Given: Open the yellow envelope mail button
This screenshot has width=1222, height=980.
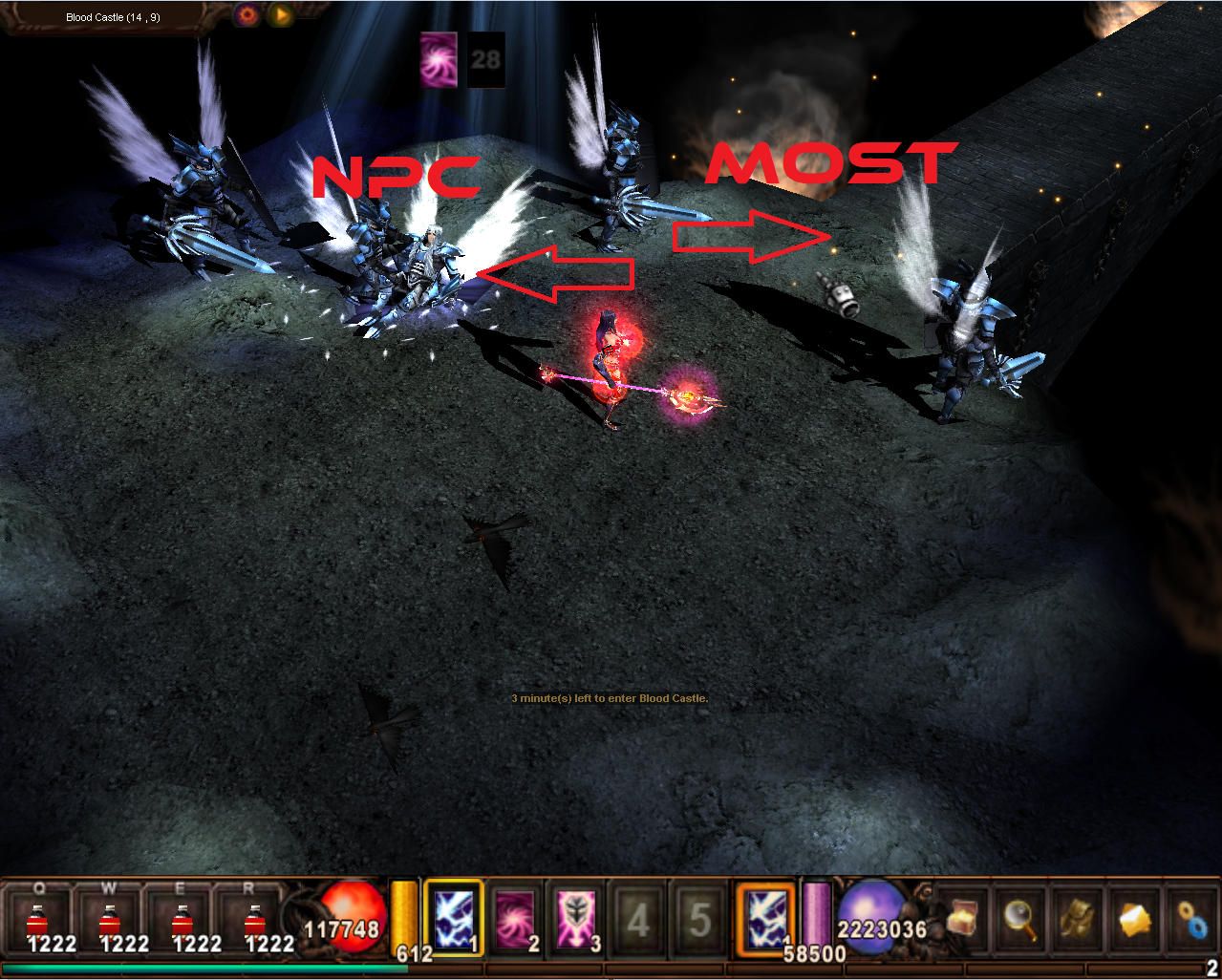Looking at the screenshot, I should click(1135, 919).
